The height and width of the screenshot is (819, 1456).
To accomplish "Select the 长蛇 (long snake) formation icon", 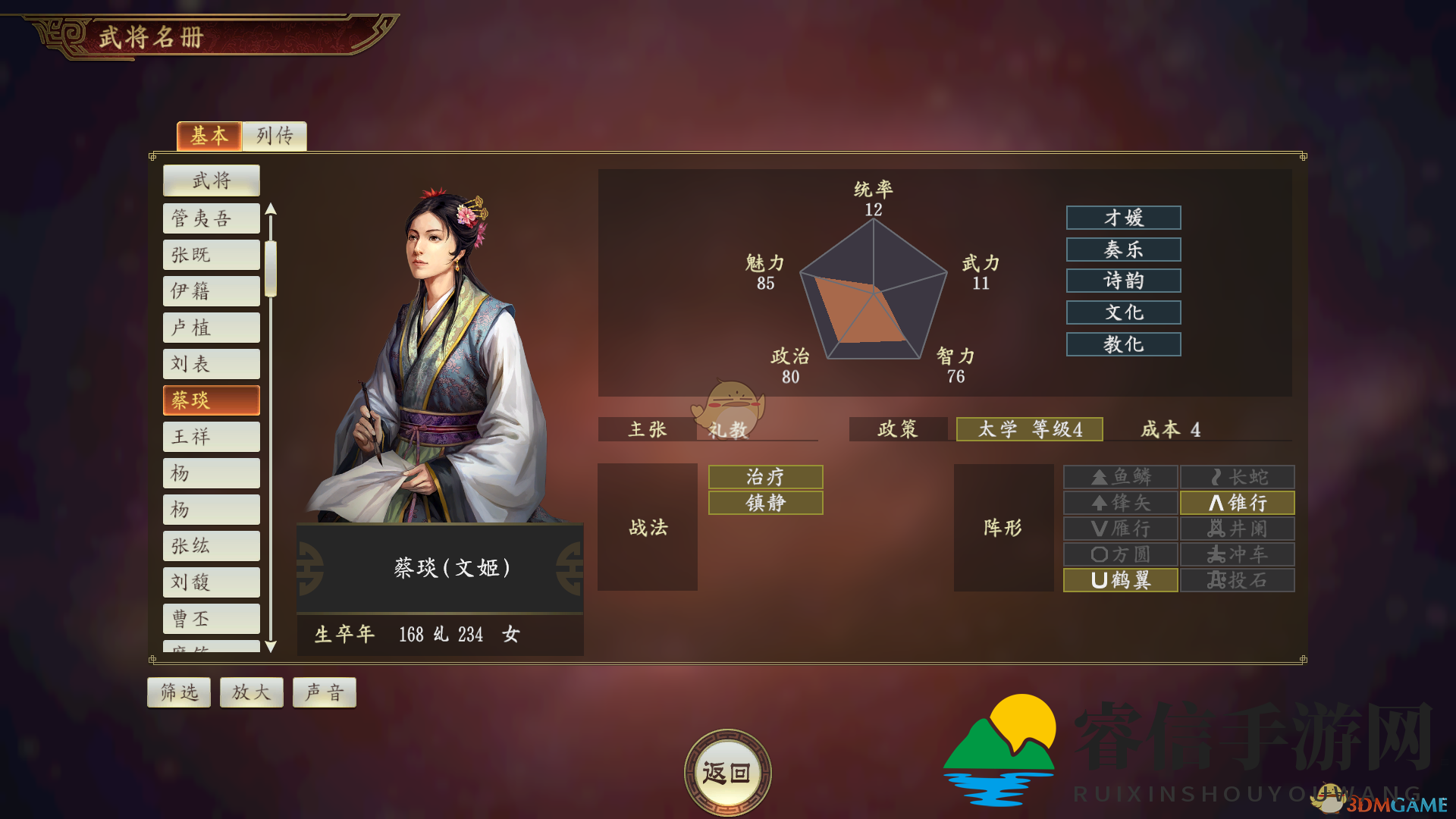I will click(x=1237, y=476).
